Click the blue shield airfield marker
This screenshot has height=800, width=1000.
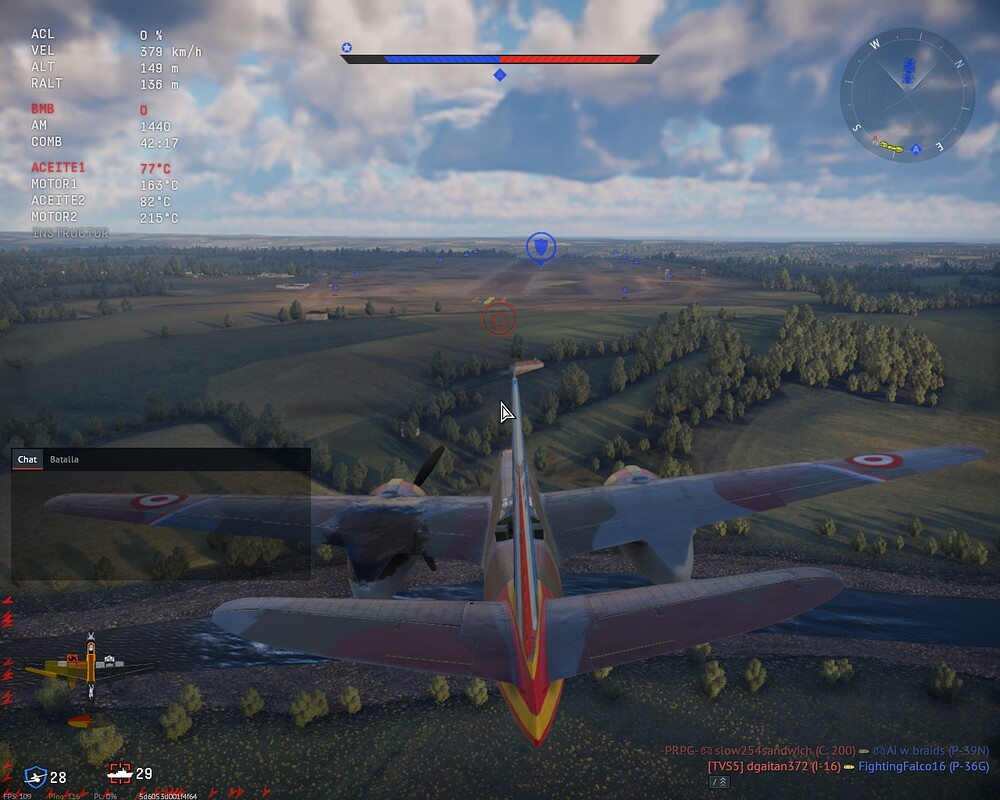[x=540, y=246]
